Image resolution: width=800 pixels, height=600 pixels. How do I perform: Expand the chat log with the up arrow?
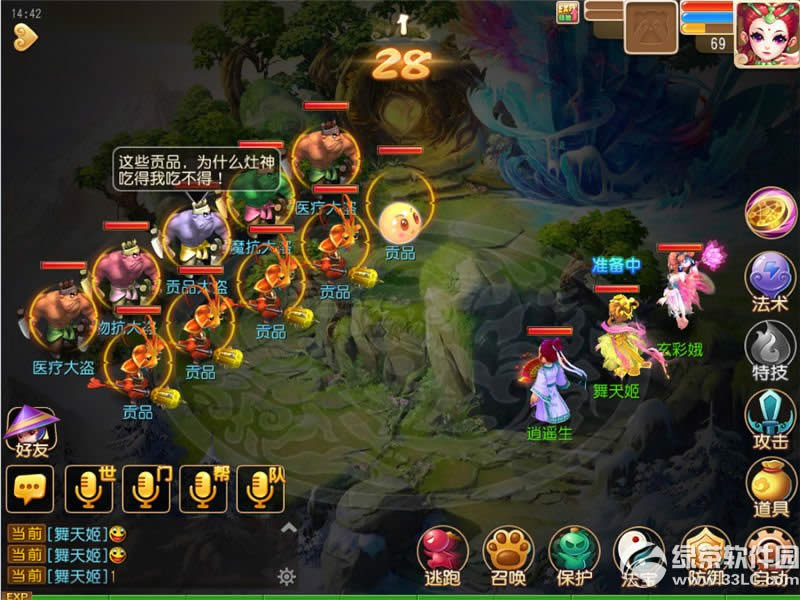click(288, 528)
